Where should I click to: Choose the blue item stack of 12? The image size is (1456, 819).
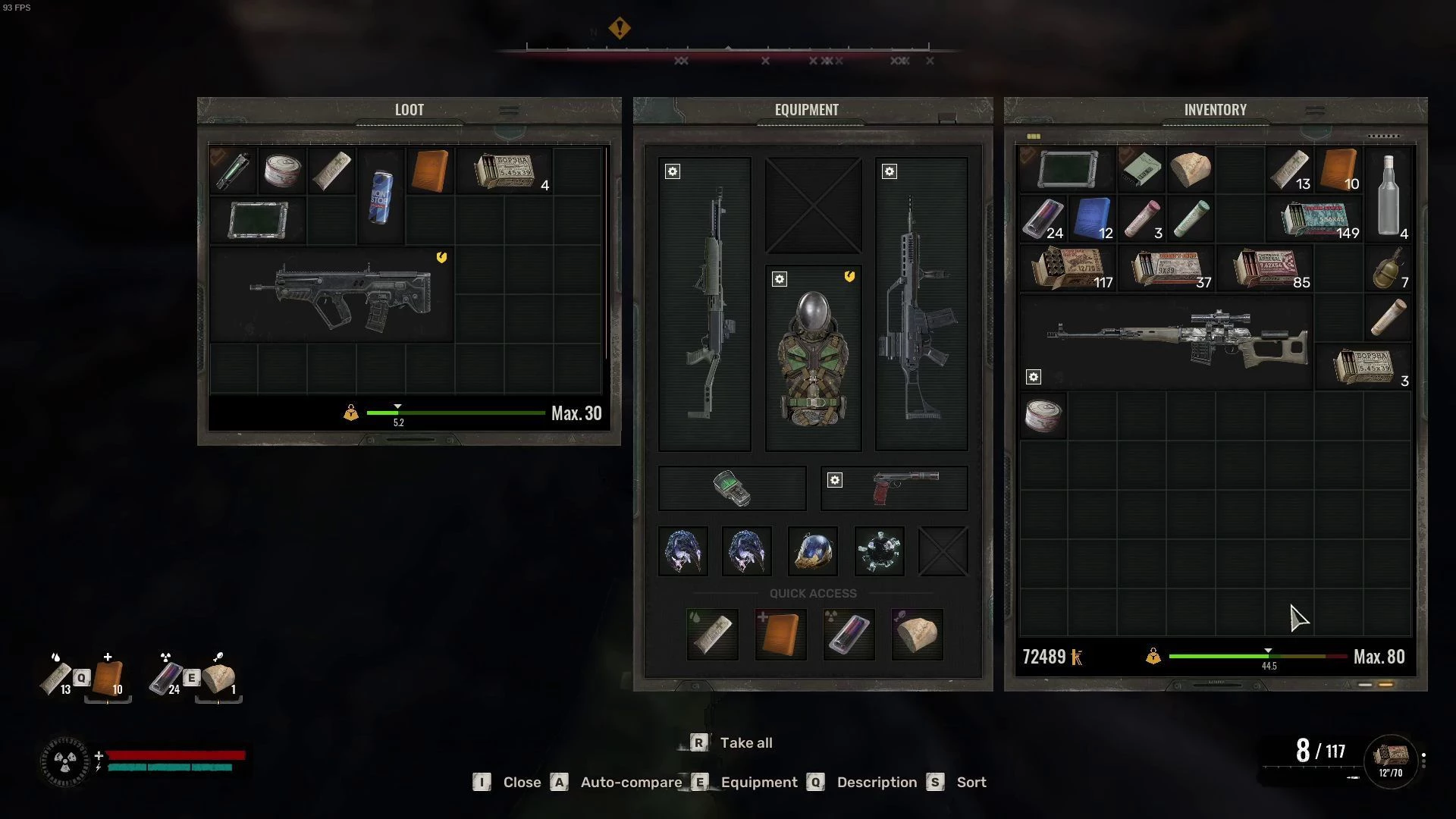coord(1092,219)
